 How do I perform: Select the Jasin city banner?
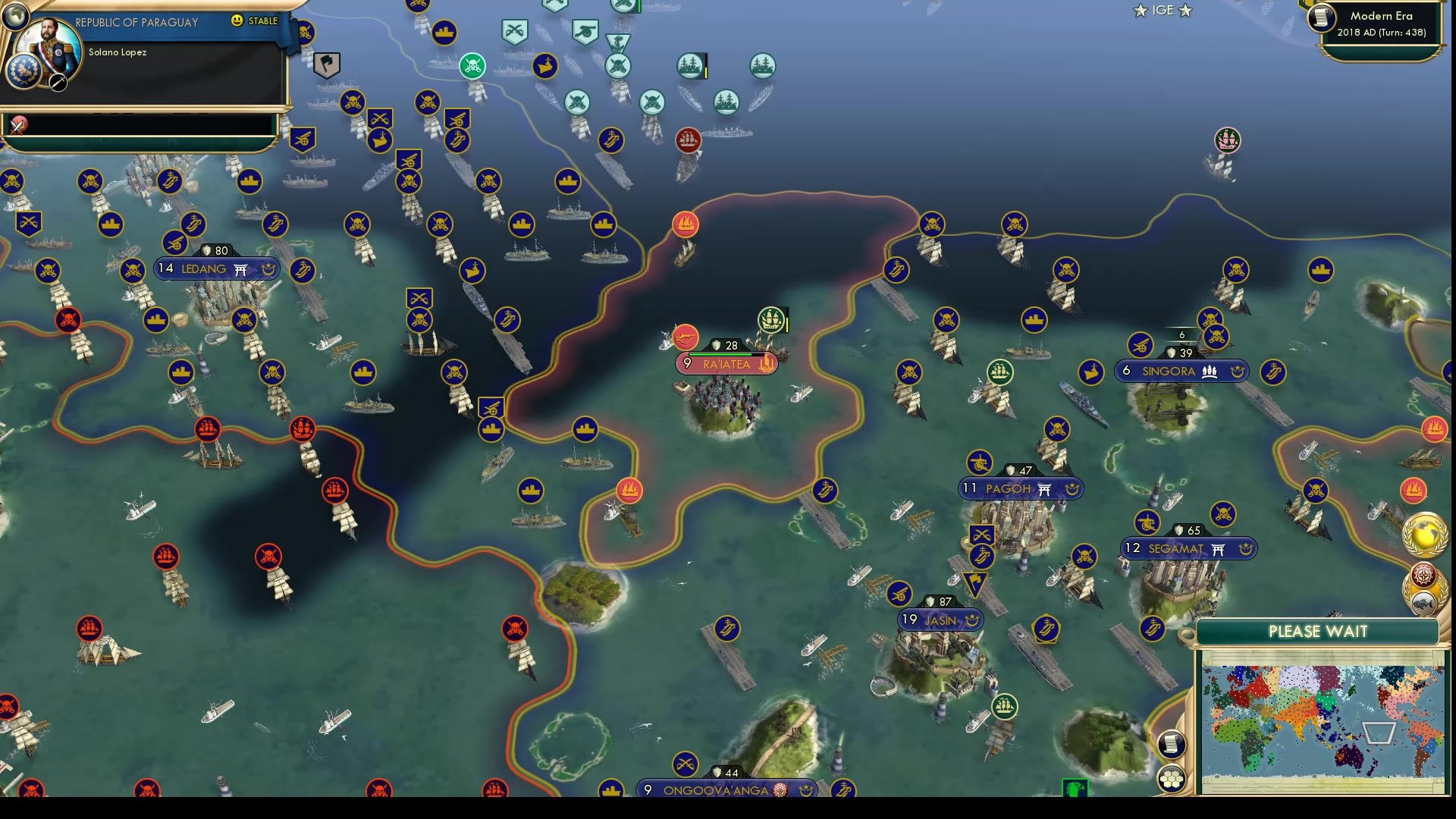tap(940, 620)
